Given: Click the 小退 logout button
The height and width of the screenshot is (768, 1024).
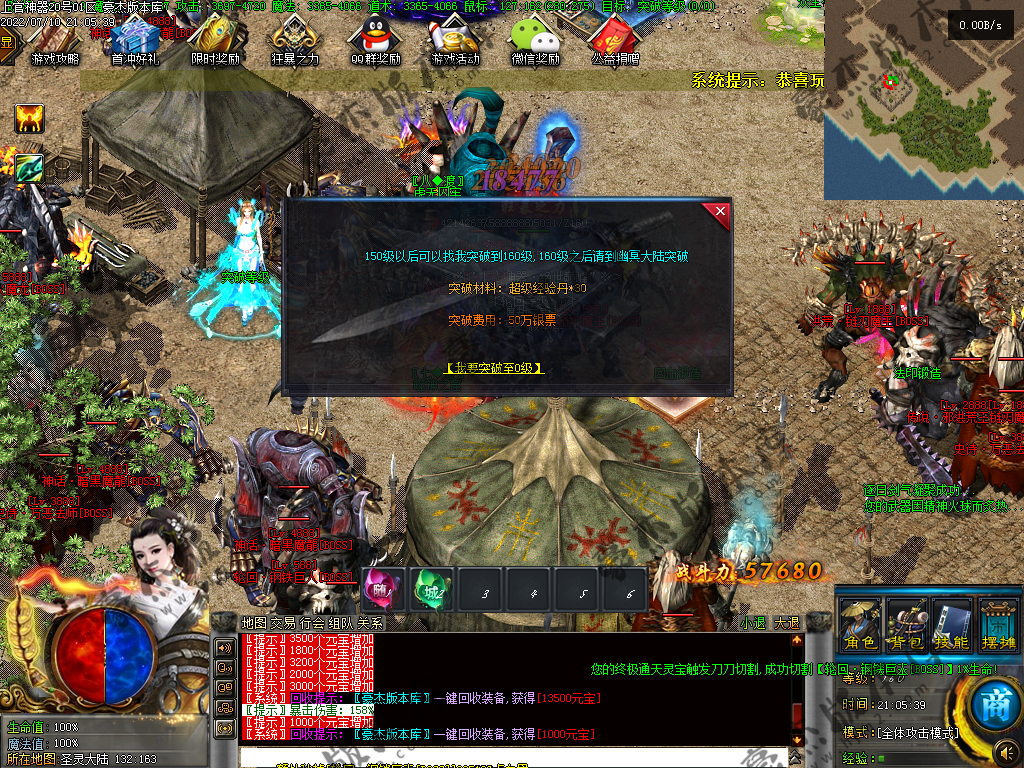Looking at the screenshot, I should [754, 623].
